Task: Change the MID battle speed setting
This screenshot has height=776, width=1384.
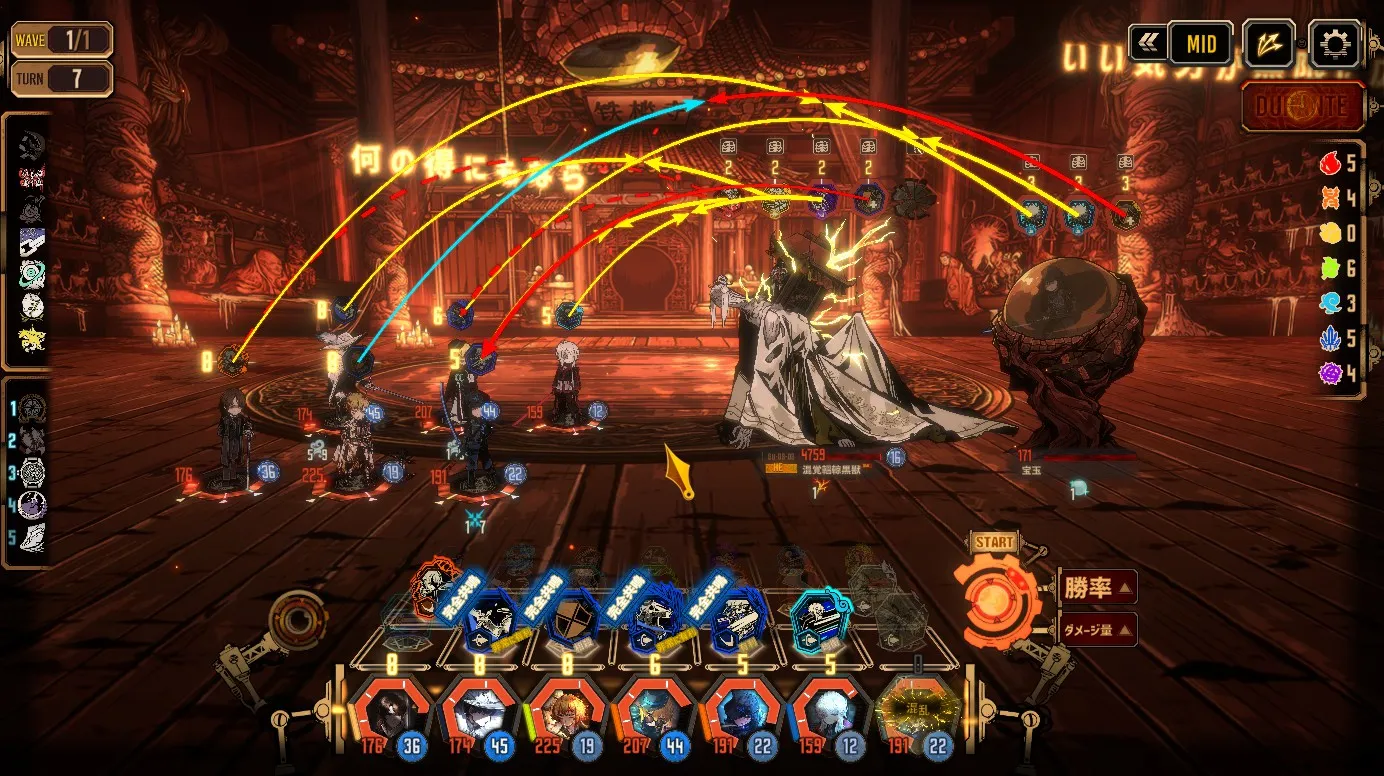Action: [1200, 44]
